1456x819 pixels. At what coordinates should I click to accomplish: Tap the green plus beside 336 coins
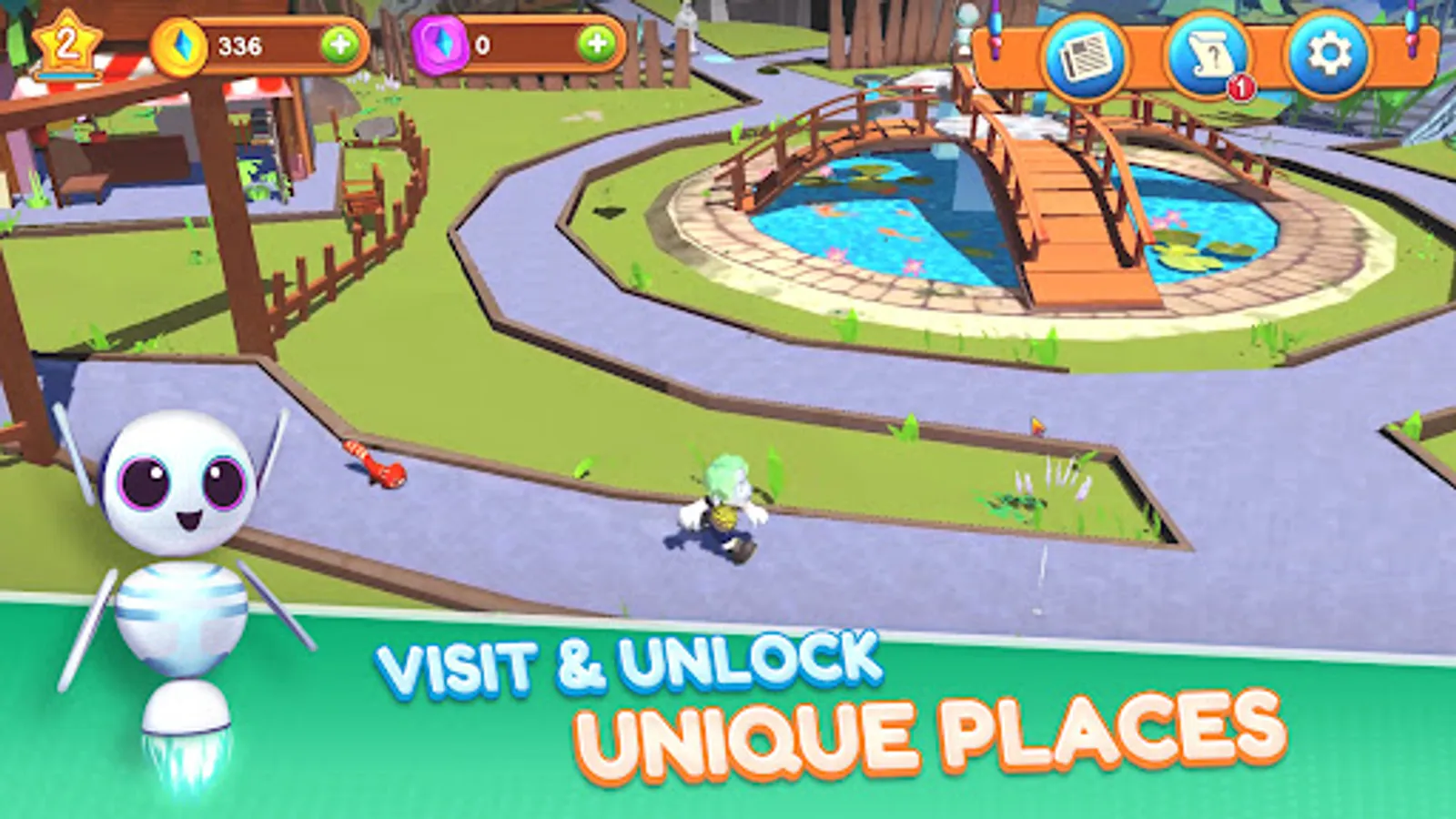[340, 42]
